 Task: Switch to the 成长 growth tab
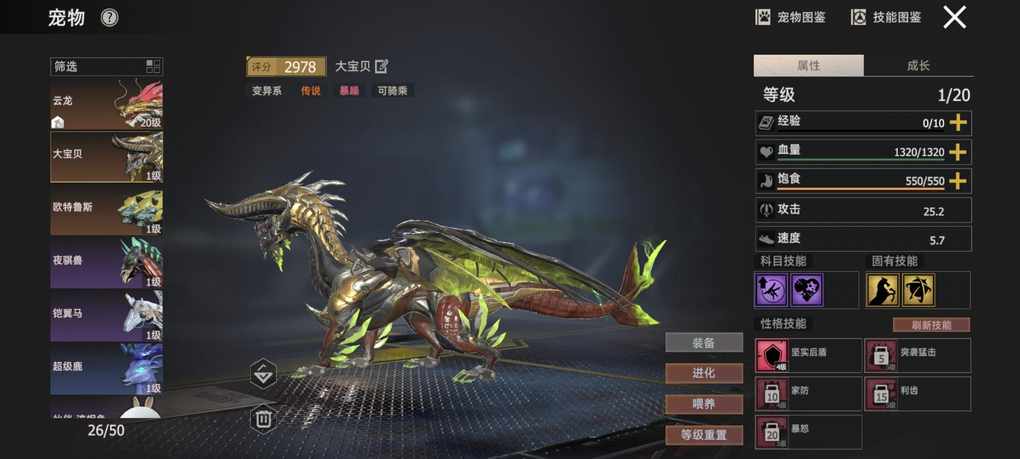click(x=918, y=66)
